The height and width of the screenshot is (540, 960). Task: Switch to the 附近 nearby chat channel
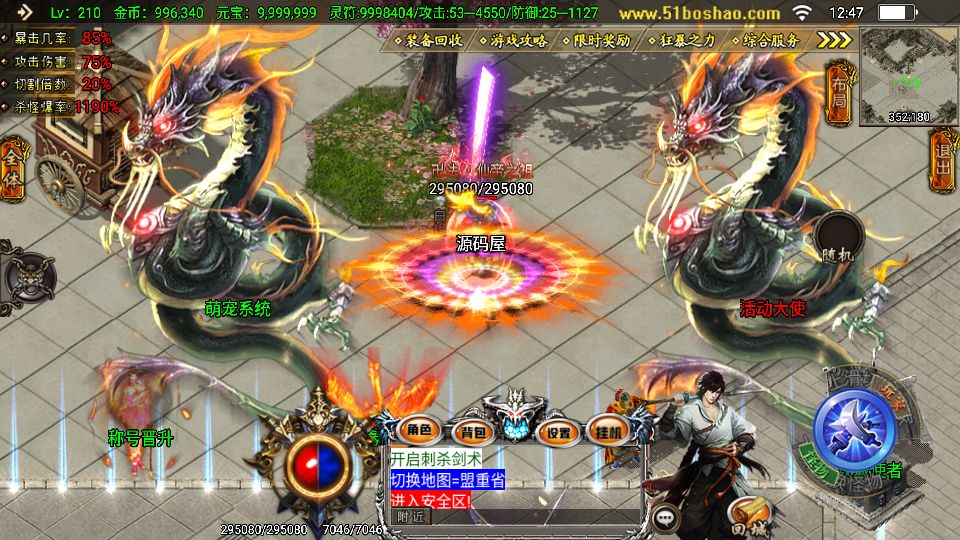coord(411,517)
